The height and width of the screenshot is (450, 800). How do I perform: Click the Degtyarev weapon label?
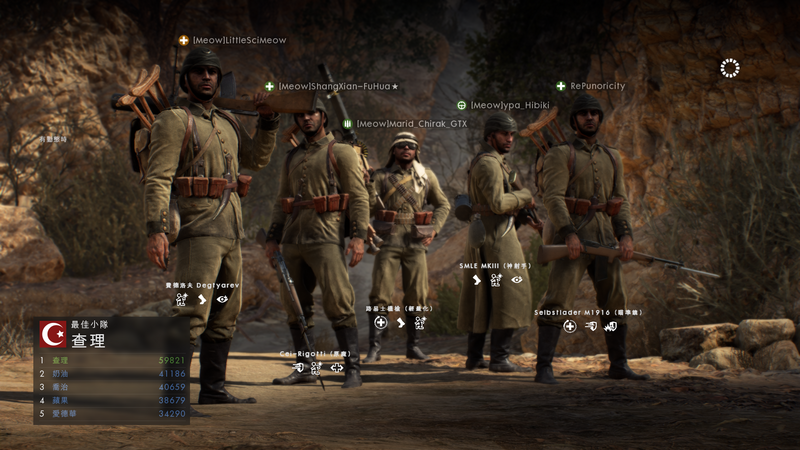click(205, 285)
